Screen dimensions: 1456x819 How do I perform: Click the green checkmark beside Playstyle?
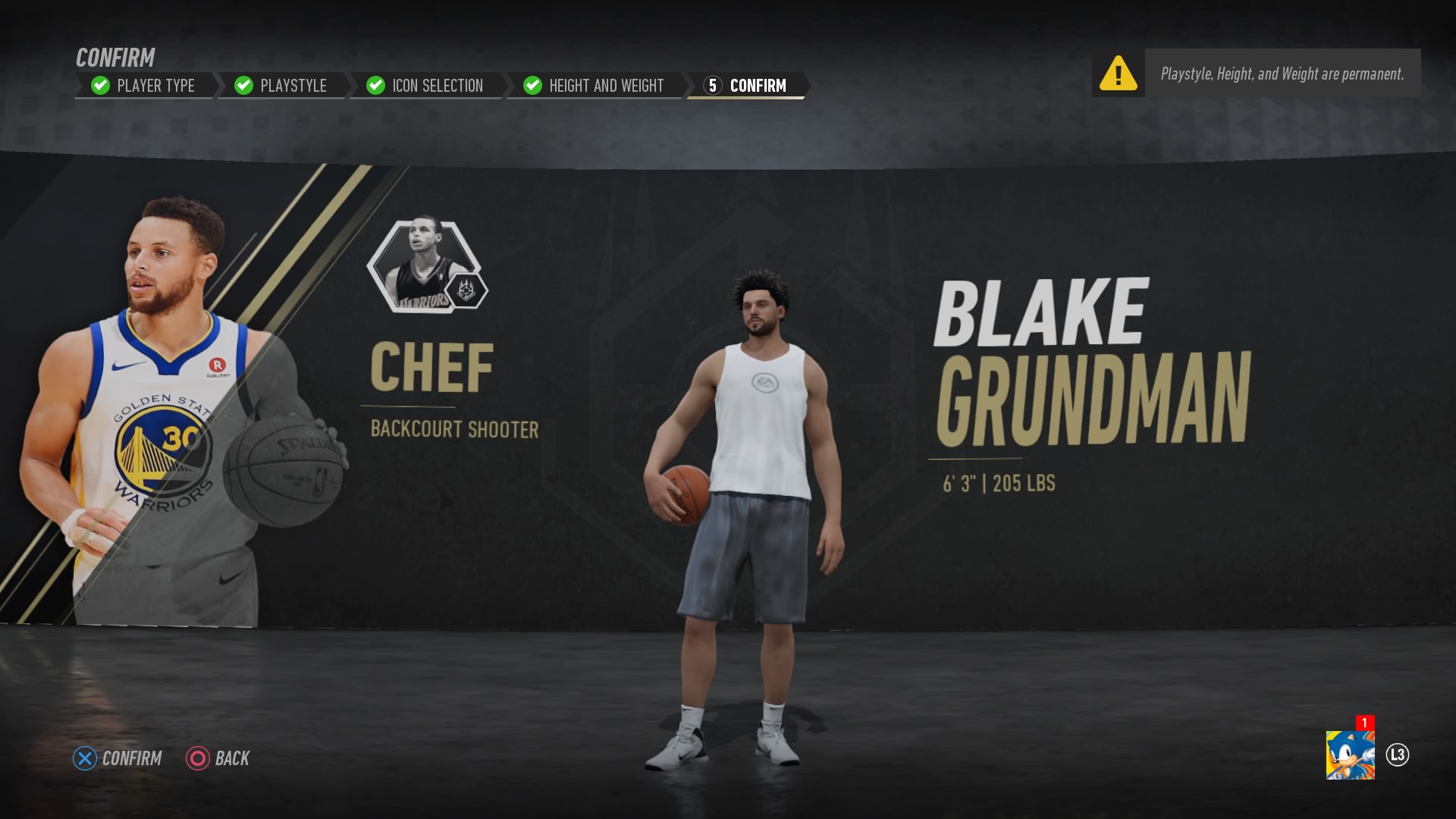pos(243,86)
